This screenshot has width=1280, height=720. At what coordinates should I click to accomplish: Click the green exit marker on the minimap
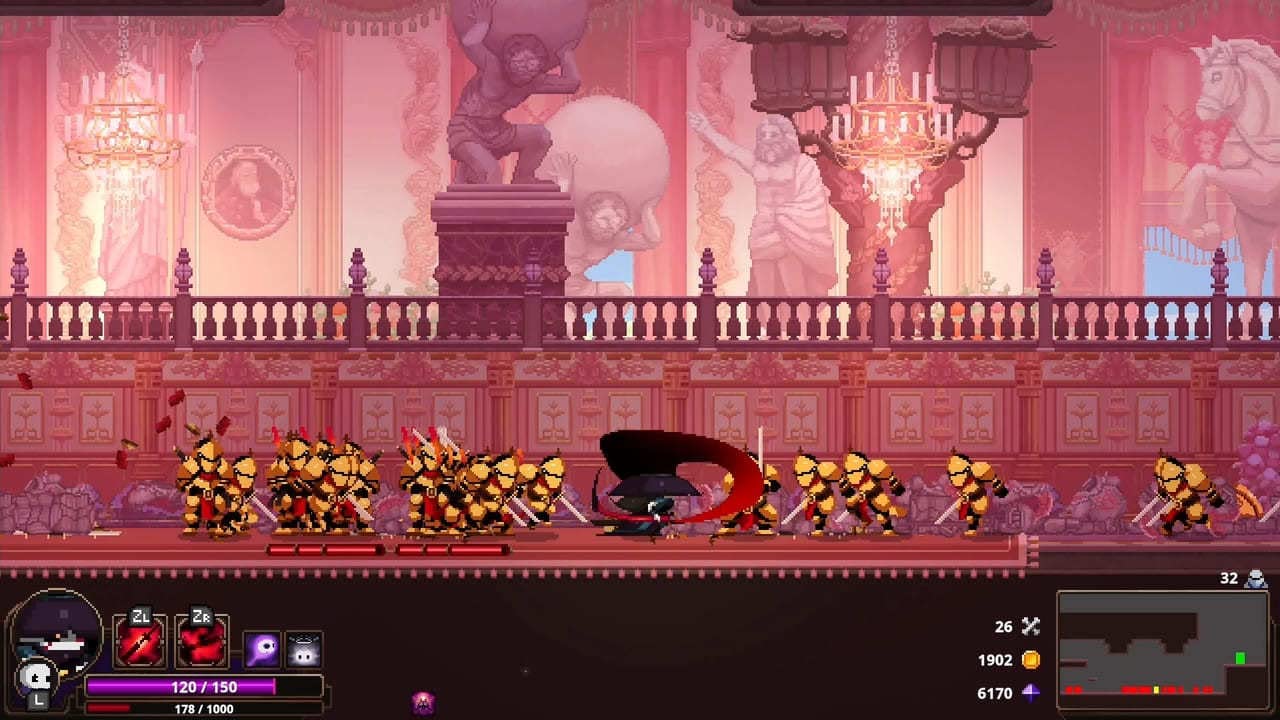[x=1240, y=658]
